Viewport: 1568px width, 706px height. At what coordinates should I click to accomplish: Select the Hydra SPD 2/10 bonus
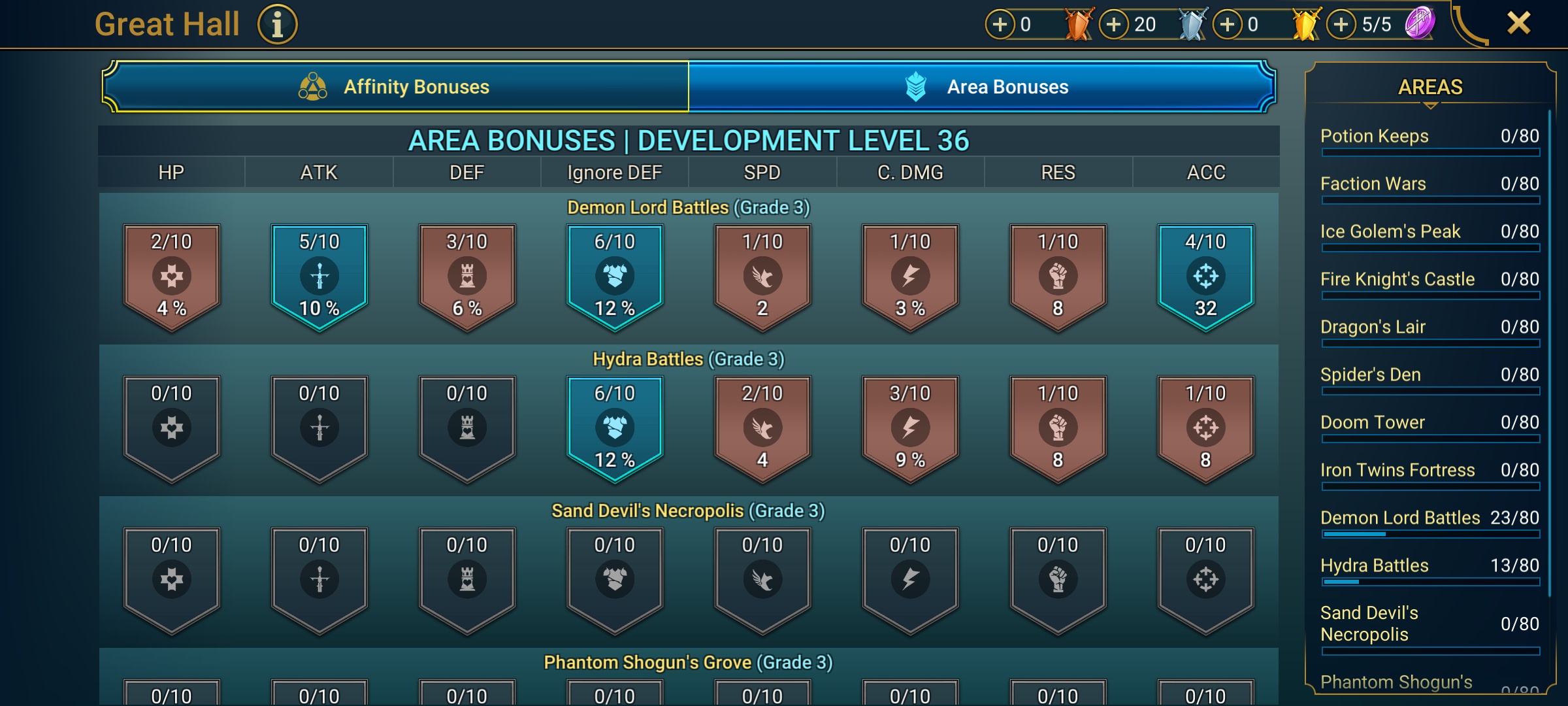pos(762,428)
